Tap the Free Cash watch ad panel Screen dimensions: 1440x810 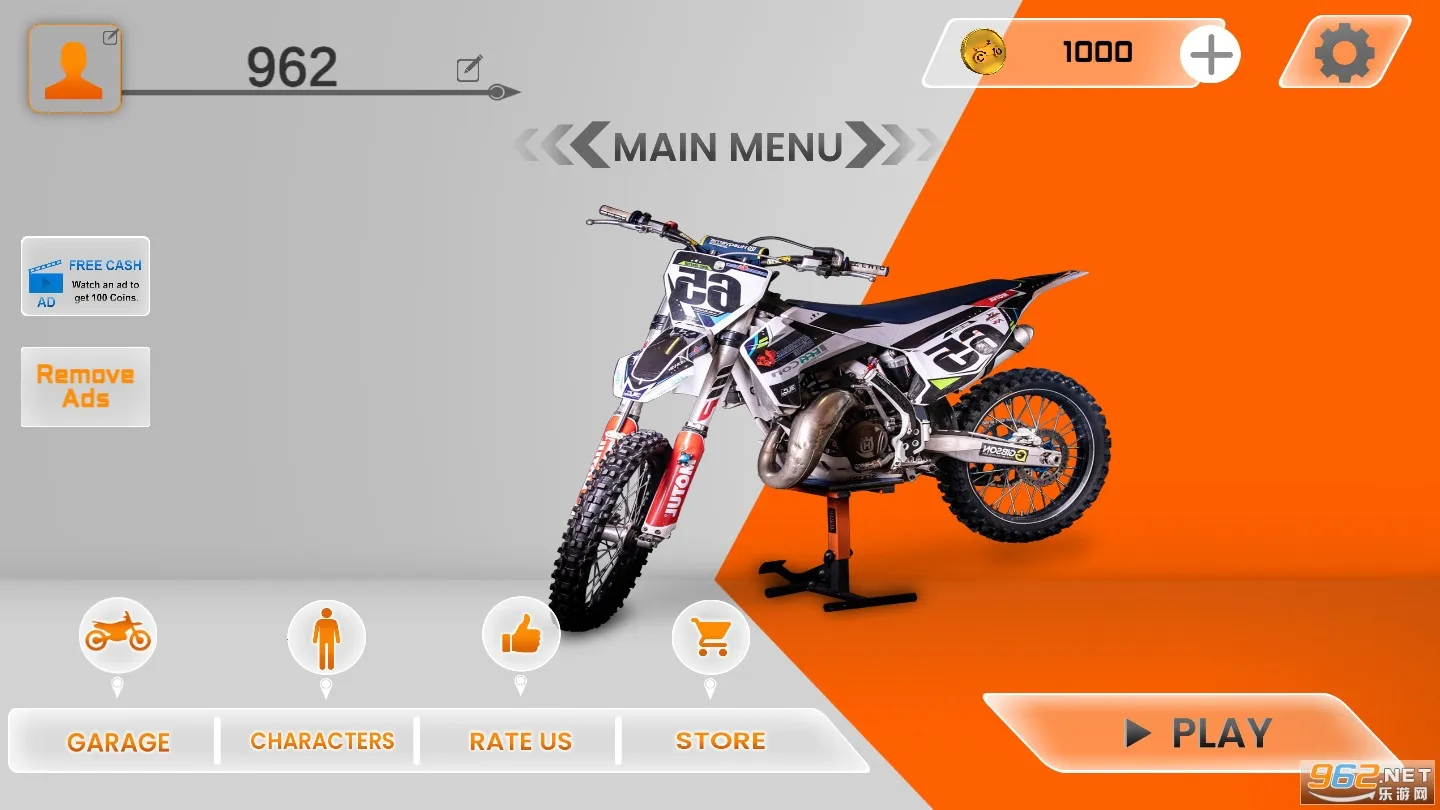[85, 277]
